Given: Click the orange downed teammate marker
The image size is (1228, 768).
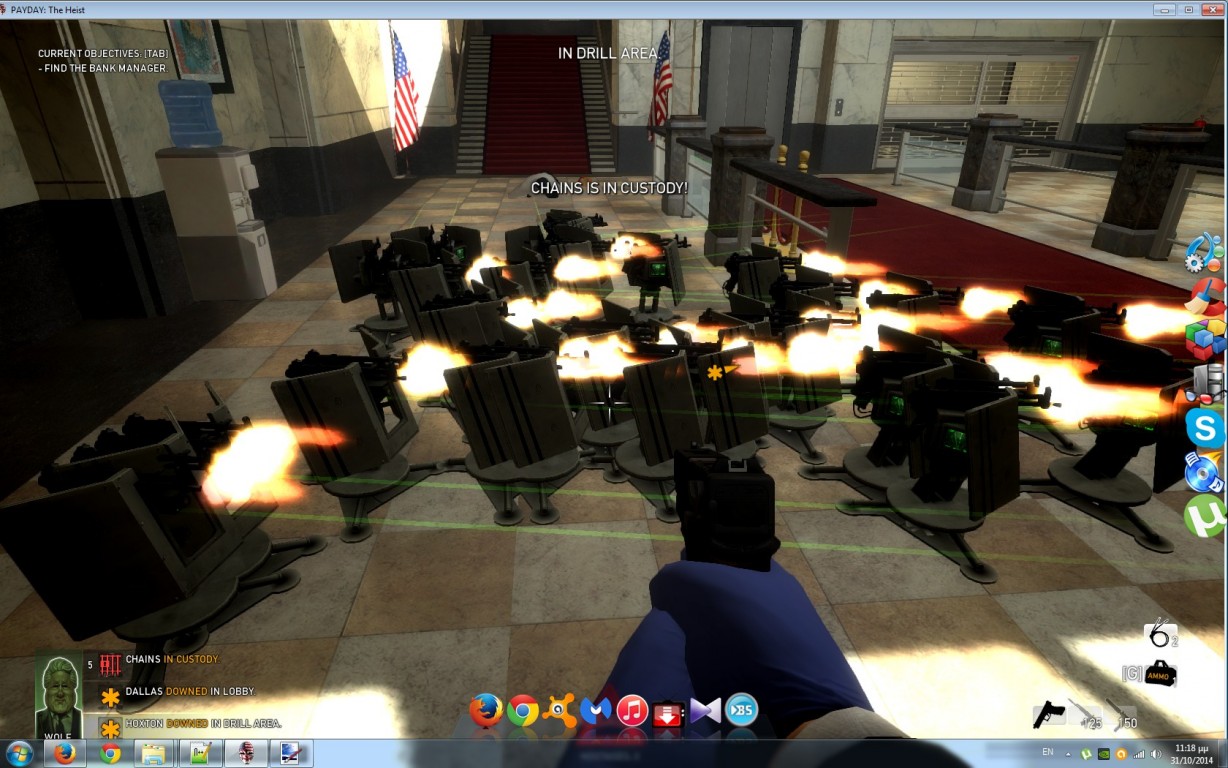Looking at the screenshot, I should (x=716, y=372).
